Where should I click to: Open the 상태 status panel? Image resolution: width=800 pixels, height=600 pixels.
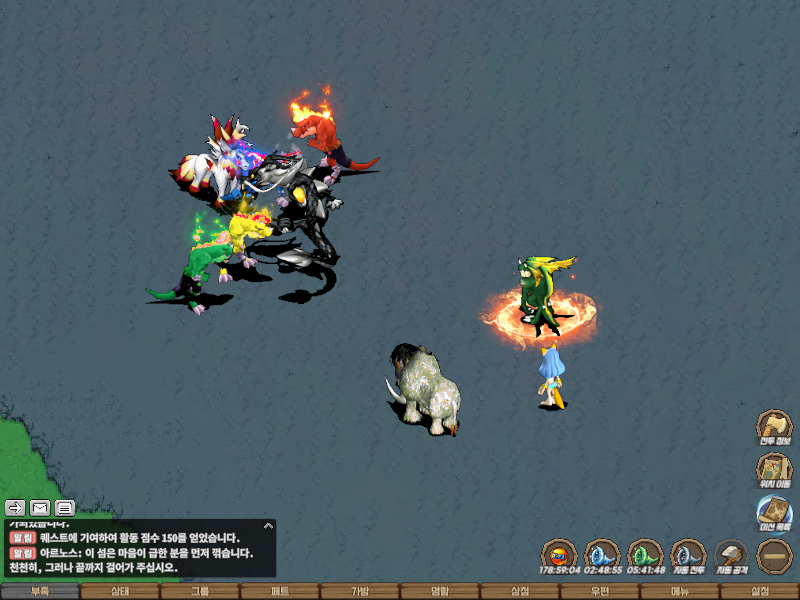tap(120, 591)
